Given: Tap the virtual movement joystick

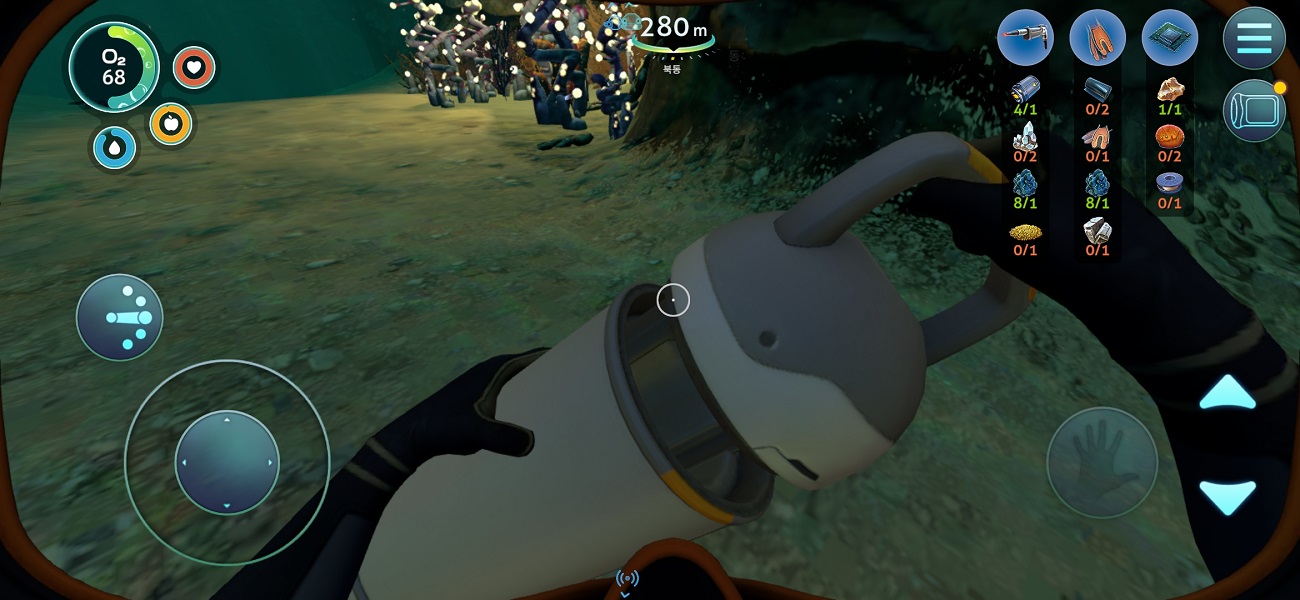Looking at the screenshot, I should click(227, 462).
